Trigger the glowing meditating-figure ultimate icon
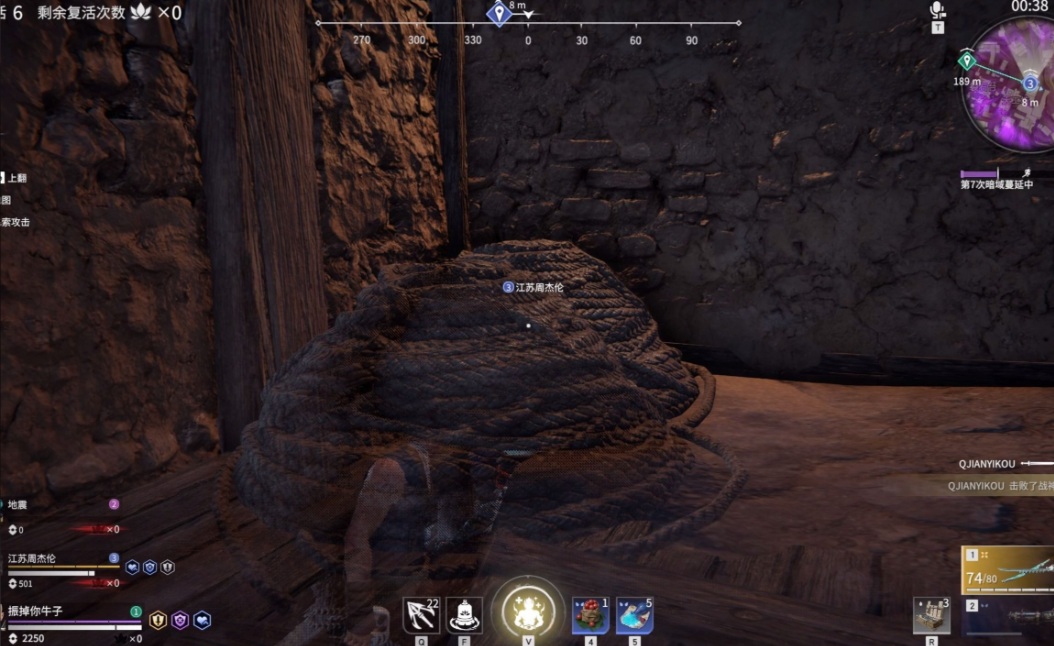This screenshot has height=646, width=1054. [x=528, y=609]
